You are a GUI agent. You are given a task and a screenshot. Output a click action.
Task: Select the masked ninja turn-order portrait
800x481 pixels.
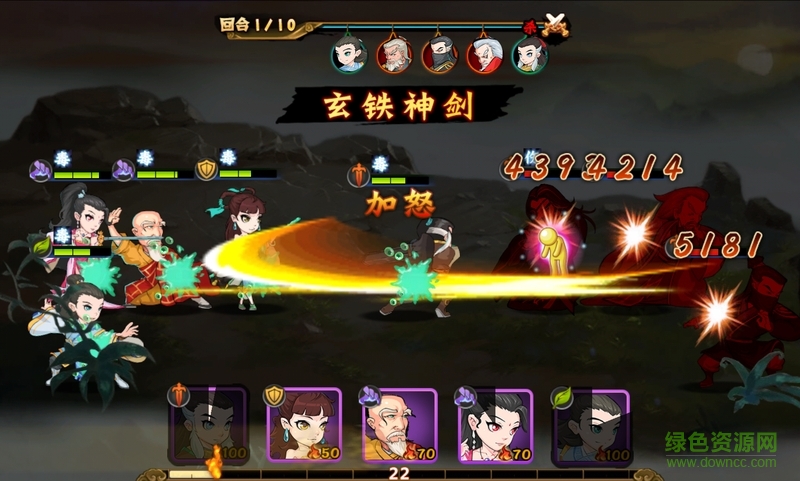click(439, 55)
